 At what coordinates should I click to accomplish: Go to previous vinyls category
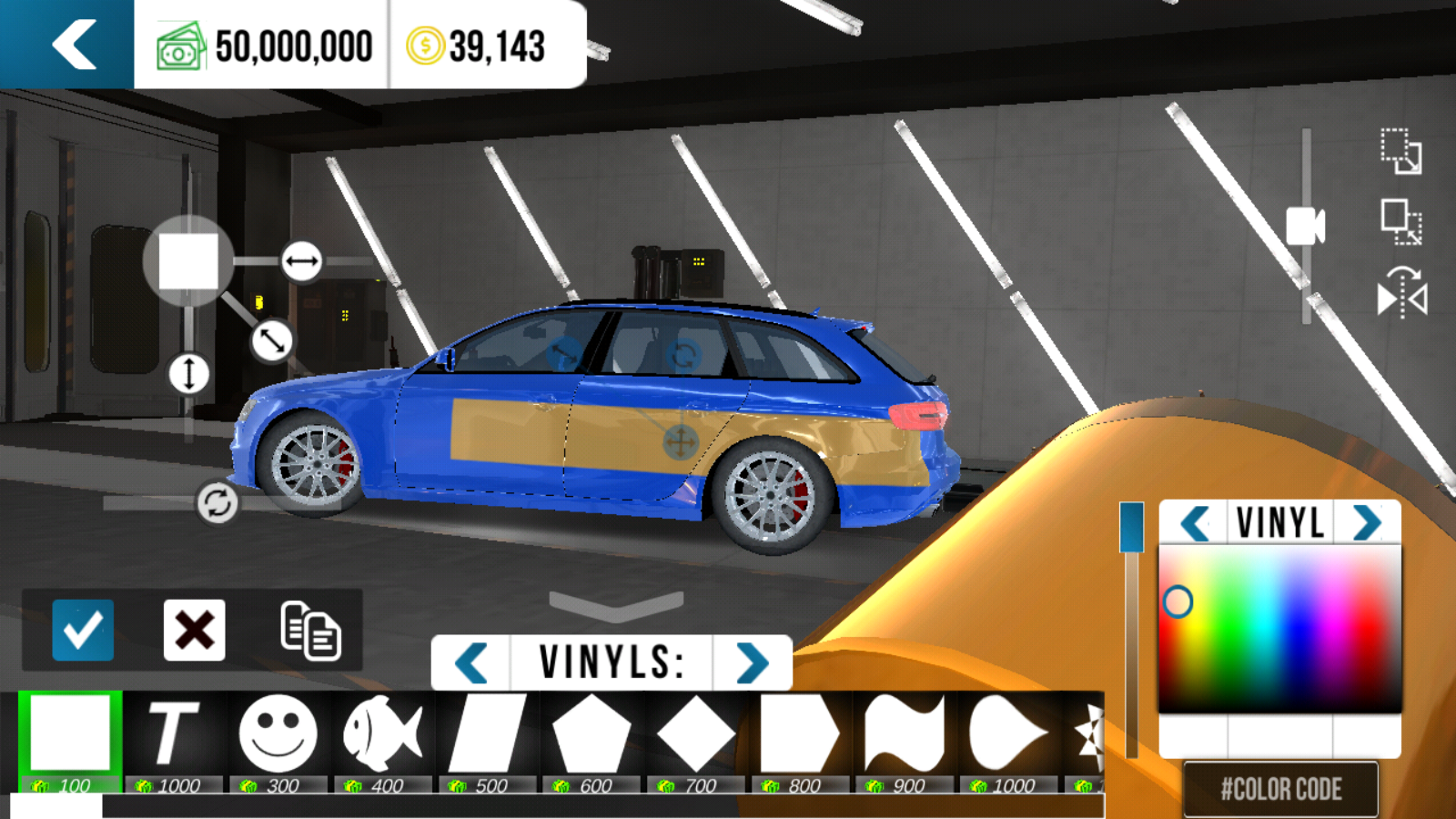coord(471,662)
